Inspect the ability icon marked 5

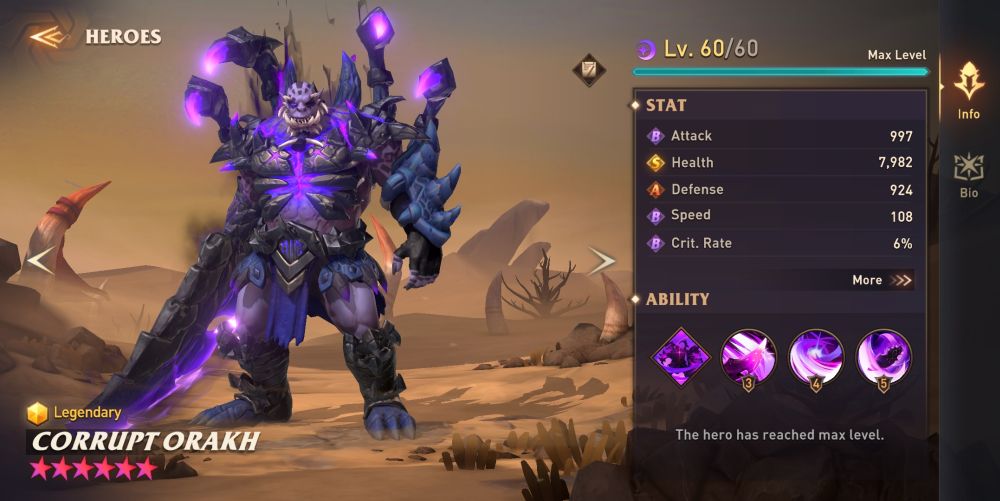(883, 356)
